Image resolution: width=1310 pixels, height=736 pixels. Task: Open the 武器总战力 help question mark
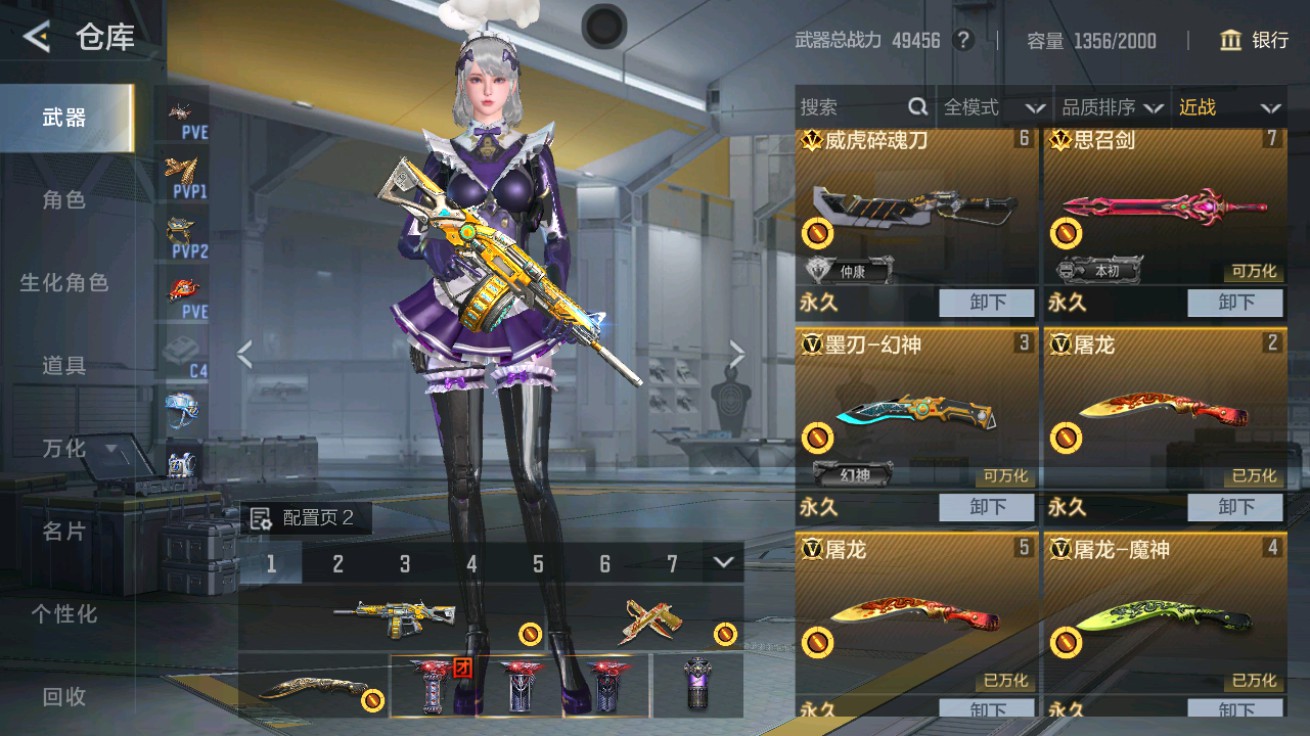(x=964, y=41)
